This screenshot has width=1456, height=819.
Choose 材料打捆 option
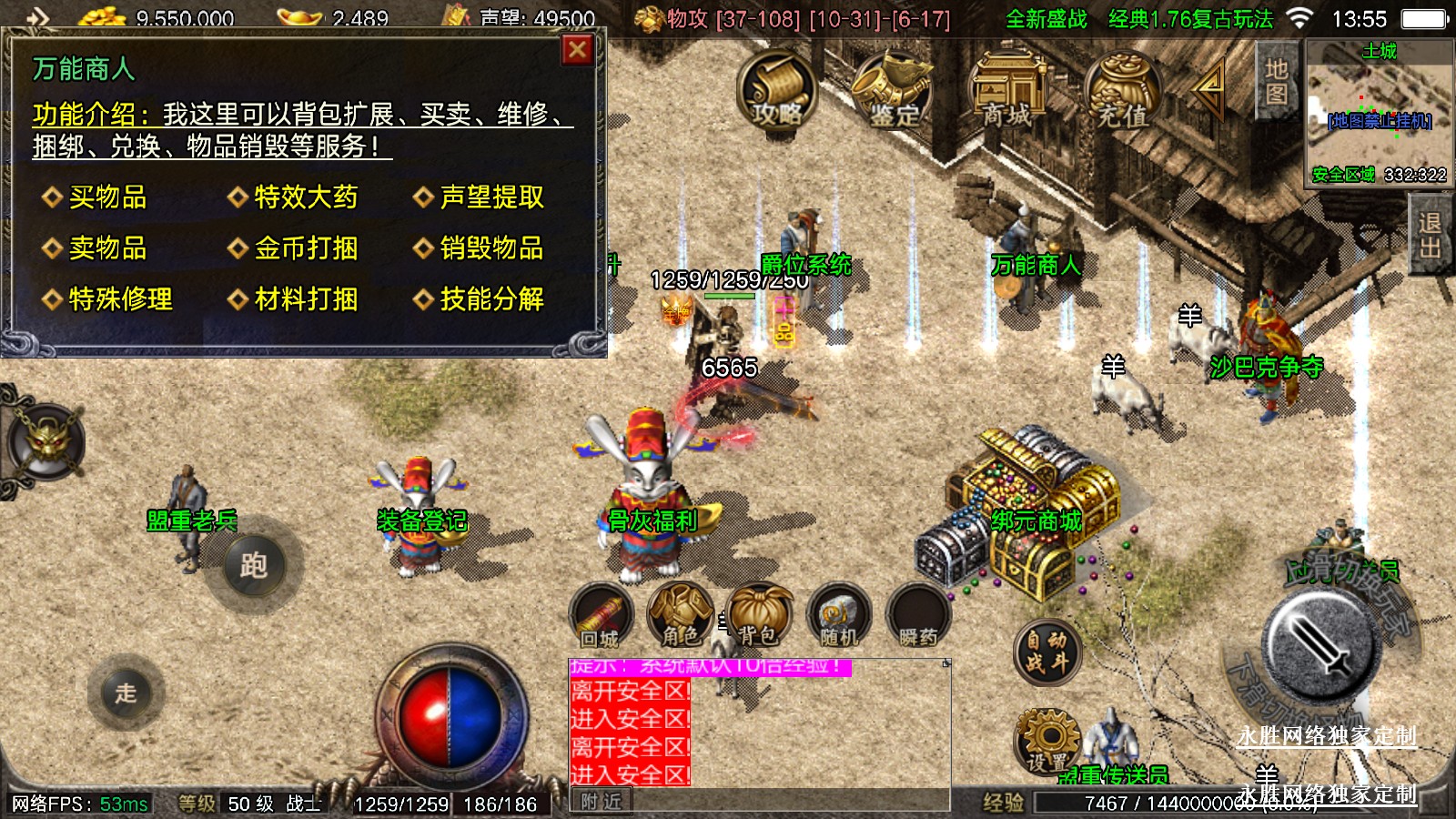point(306,299)
